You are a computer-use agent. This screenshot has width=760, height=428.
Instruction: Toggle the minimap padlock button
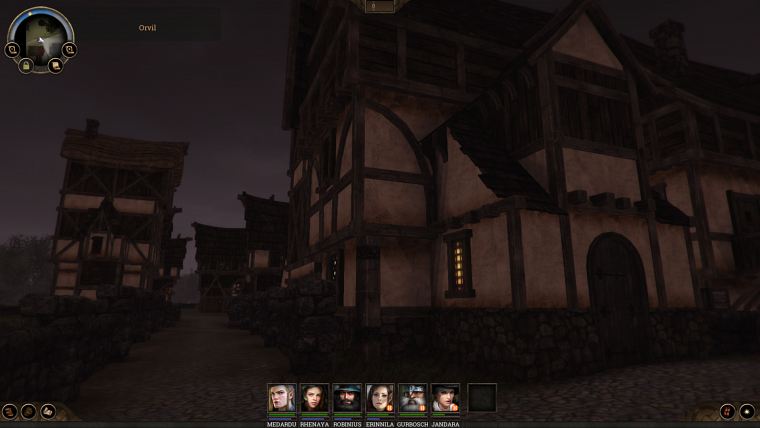pos(26,65)
